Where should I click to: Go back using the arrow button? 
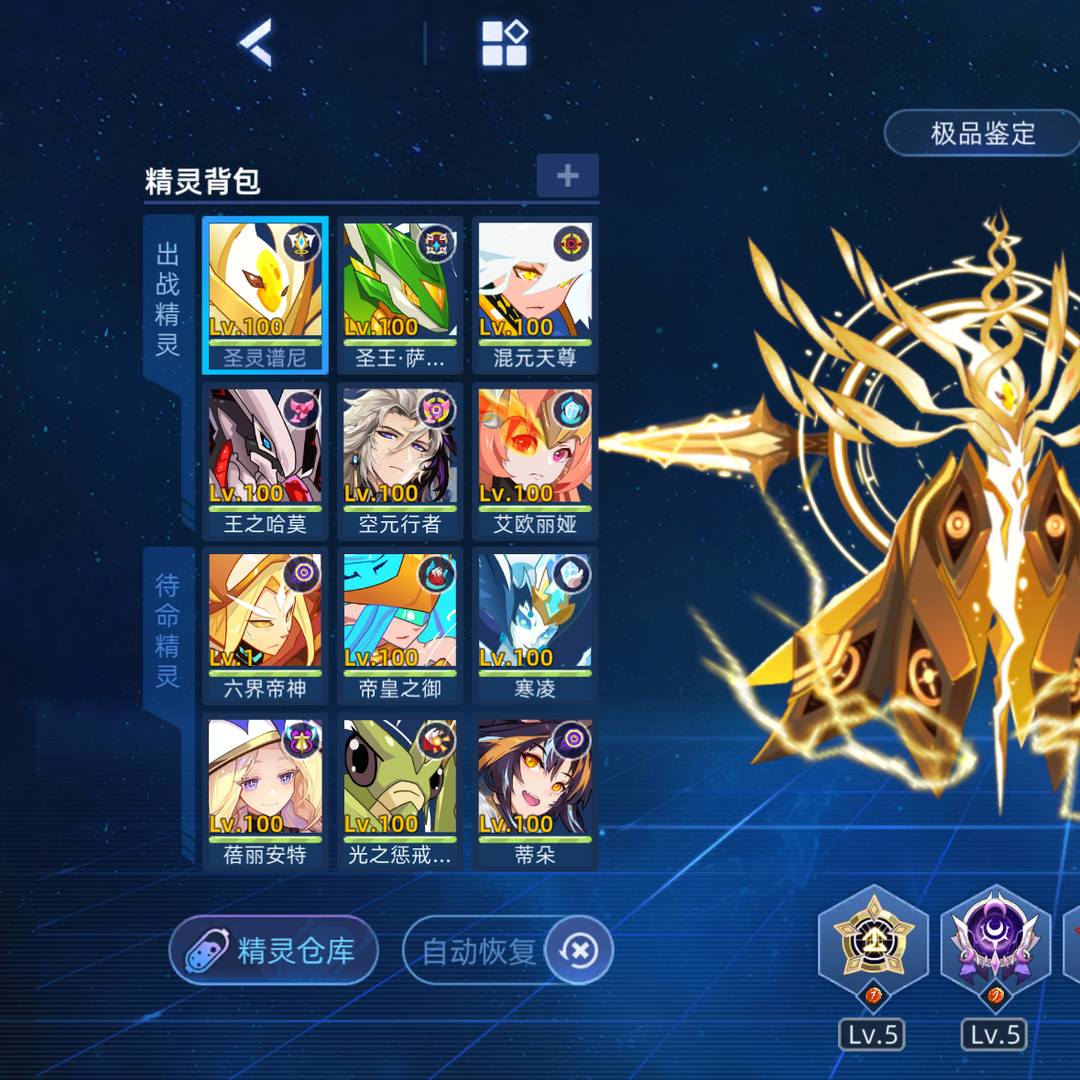(255, 44)
